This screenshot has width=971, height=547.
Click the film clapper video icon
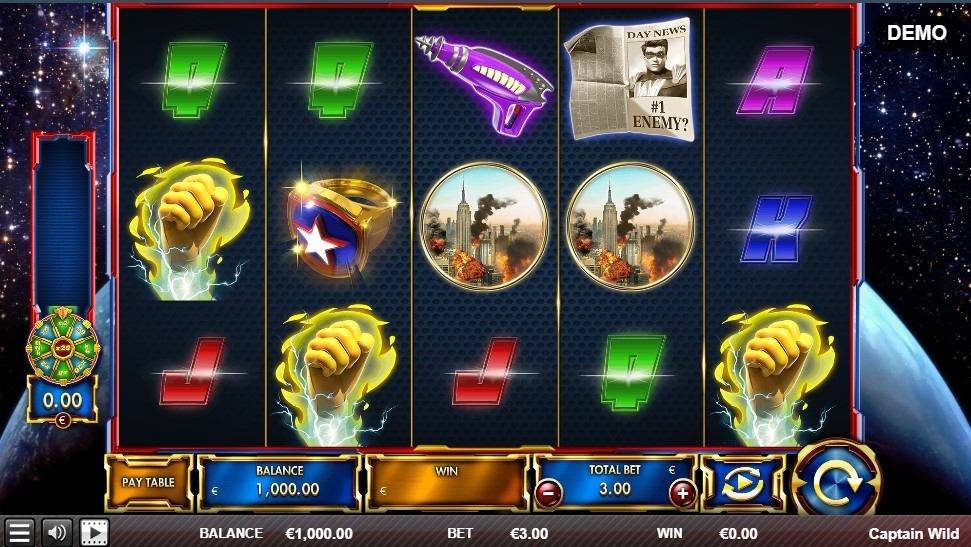(x=94, y=532)
